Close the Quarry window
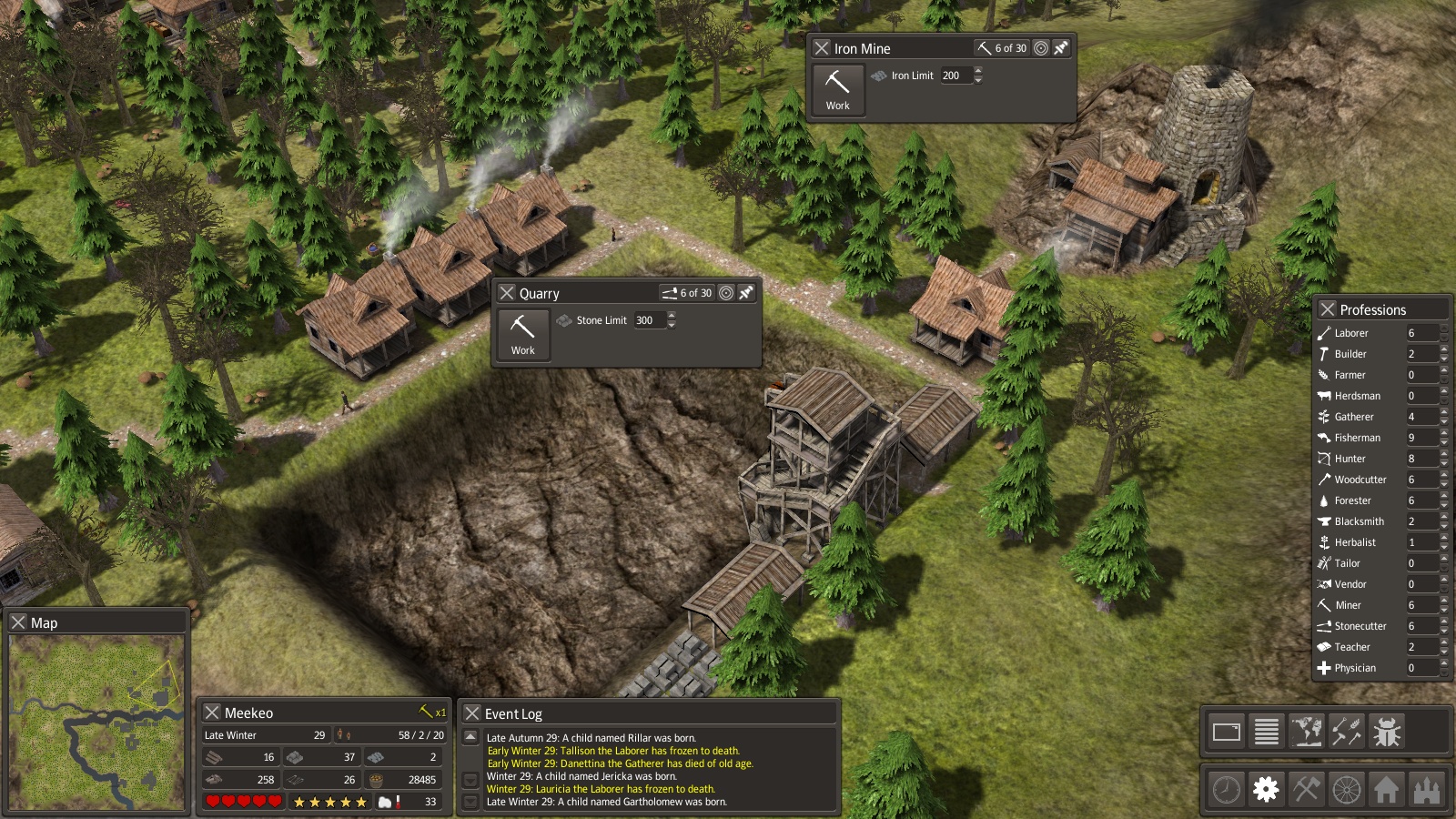The height and width of the screenshot is (819, 1456). pos(507,293)
